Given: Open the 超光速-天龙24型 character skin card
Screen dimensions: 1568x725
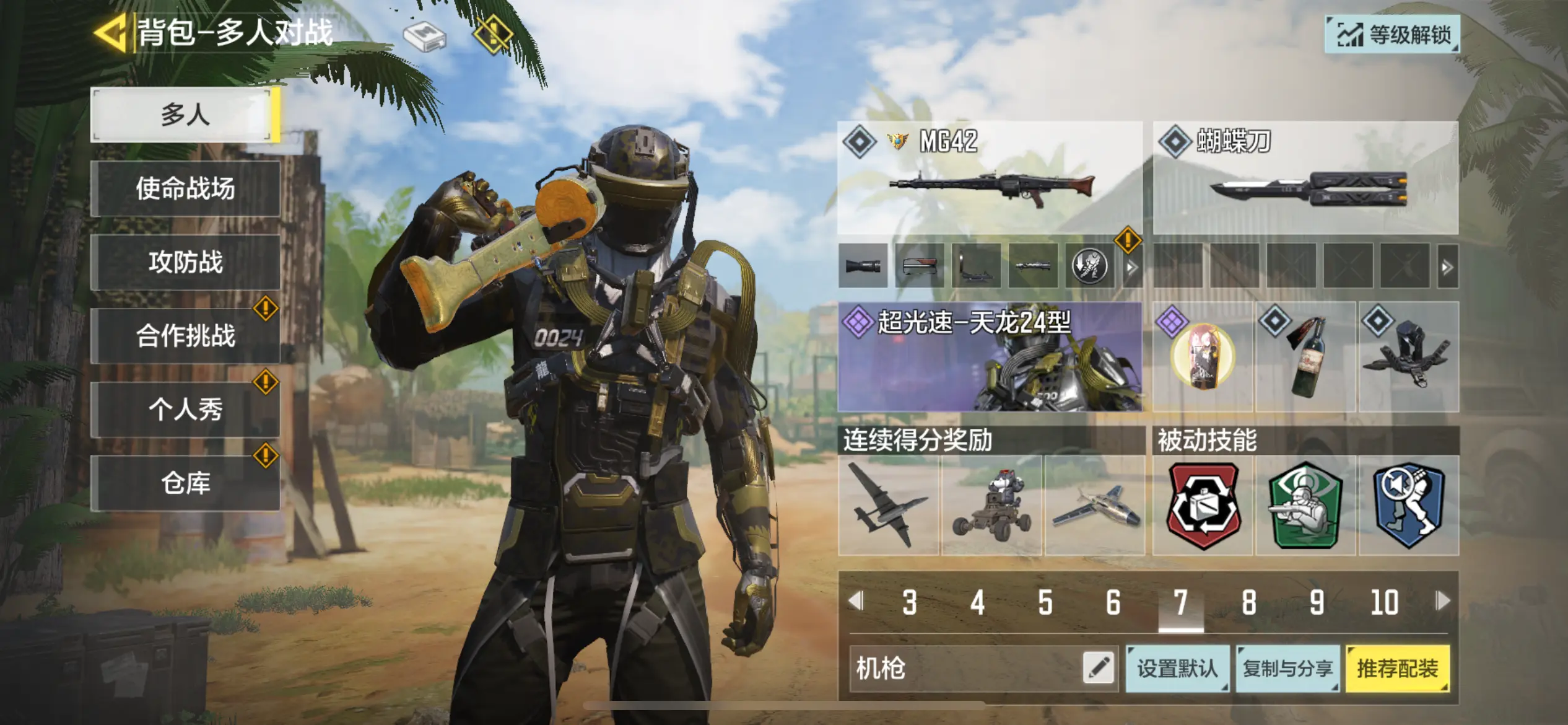Looking at the screenshot, I should tap(989, 357).
